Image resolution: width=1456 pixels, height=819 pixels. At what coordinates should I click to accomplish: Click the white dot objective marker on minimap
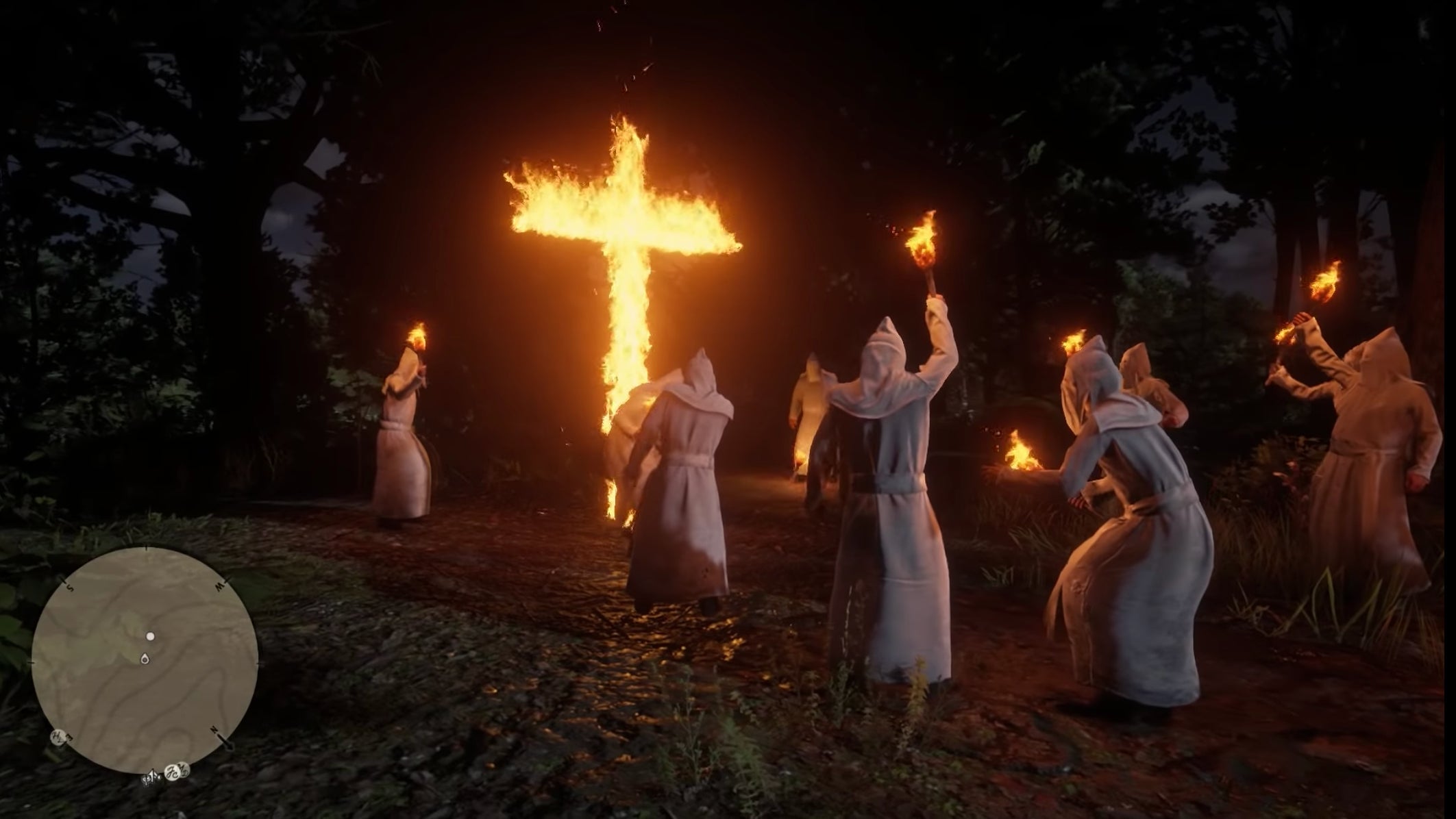(x=150, y=636)
